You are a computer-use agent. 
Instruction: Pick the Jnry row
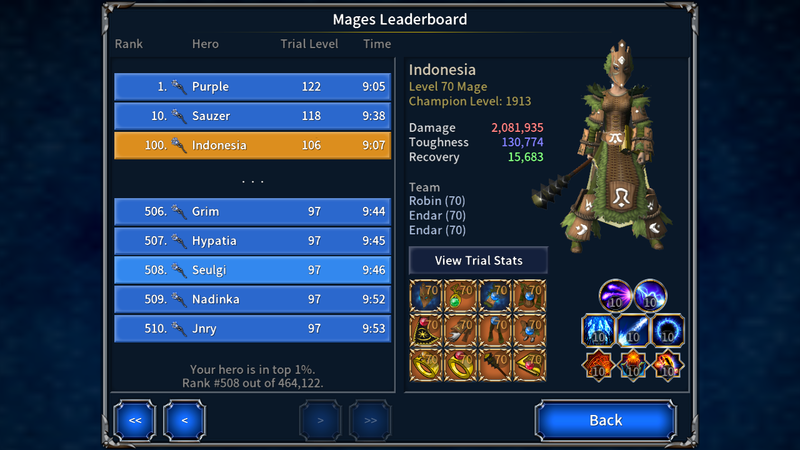tap(252, 328)
